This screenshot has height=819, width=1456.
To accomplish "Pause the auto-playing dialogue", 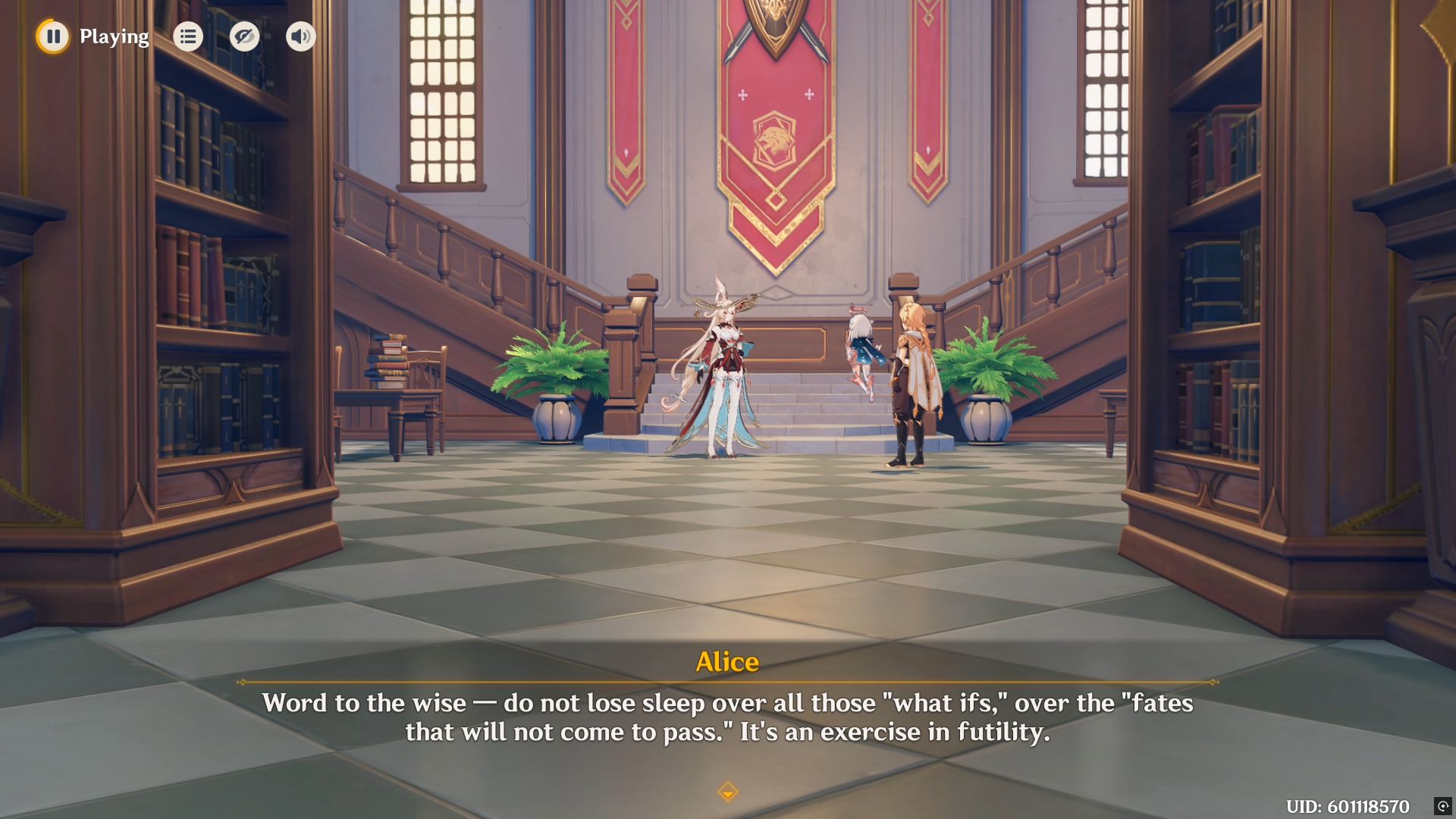I will [53, 36].
